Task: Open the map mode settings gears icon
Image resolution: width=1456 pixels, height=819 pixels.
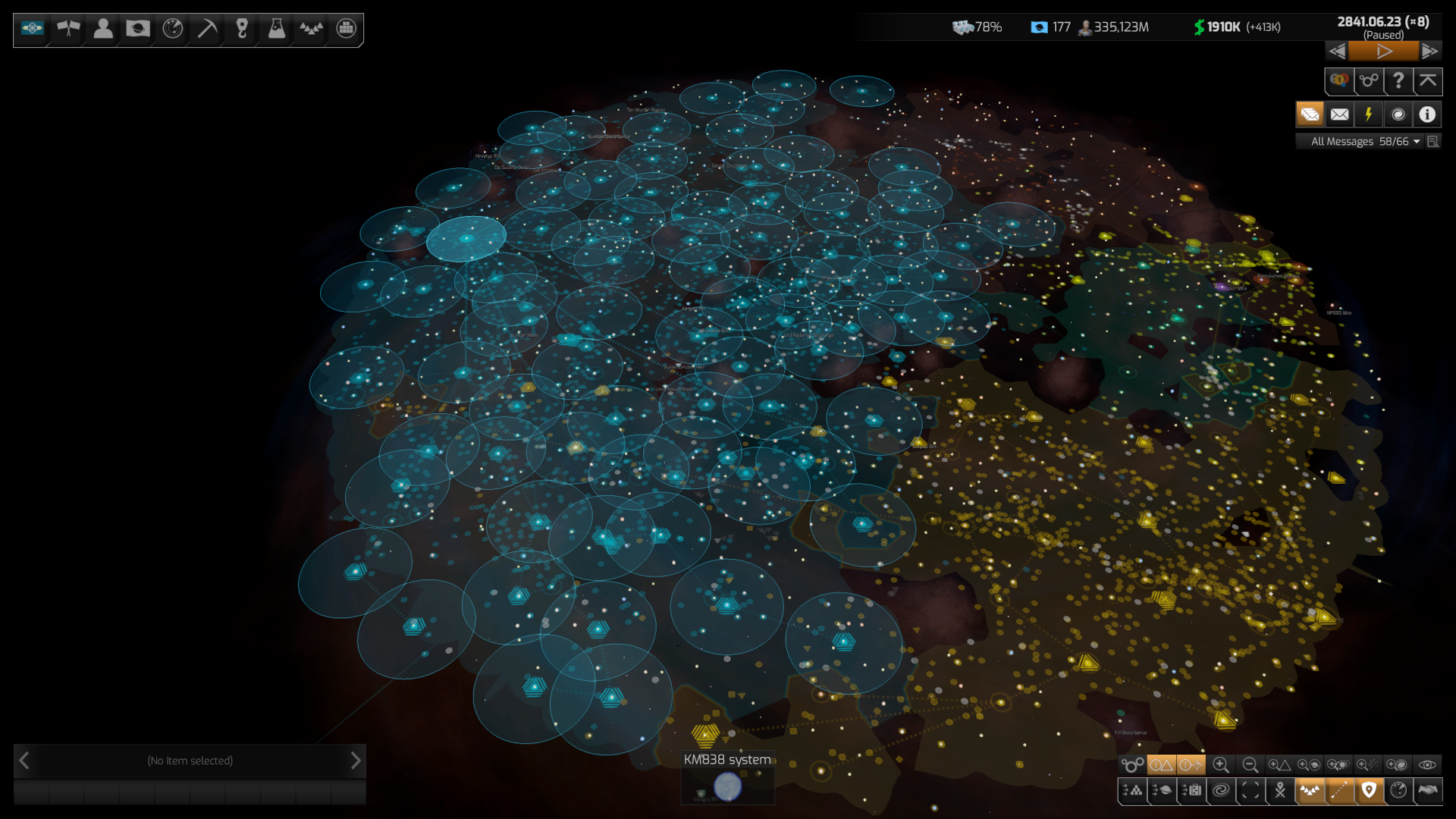Action: click(1132, 764)
